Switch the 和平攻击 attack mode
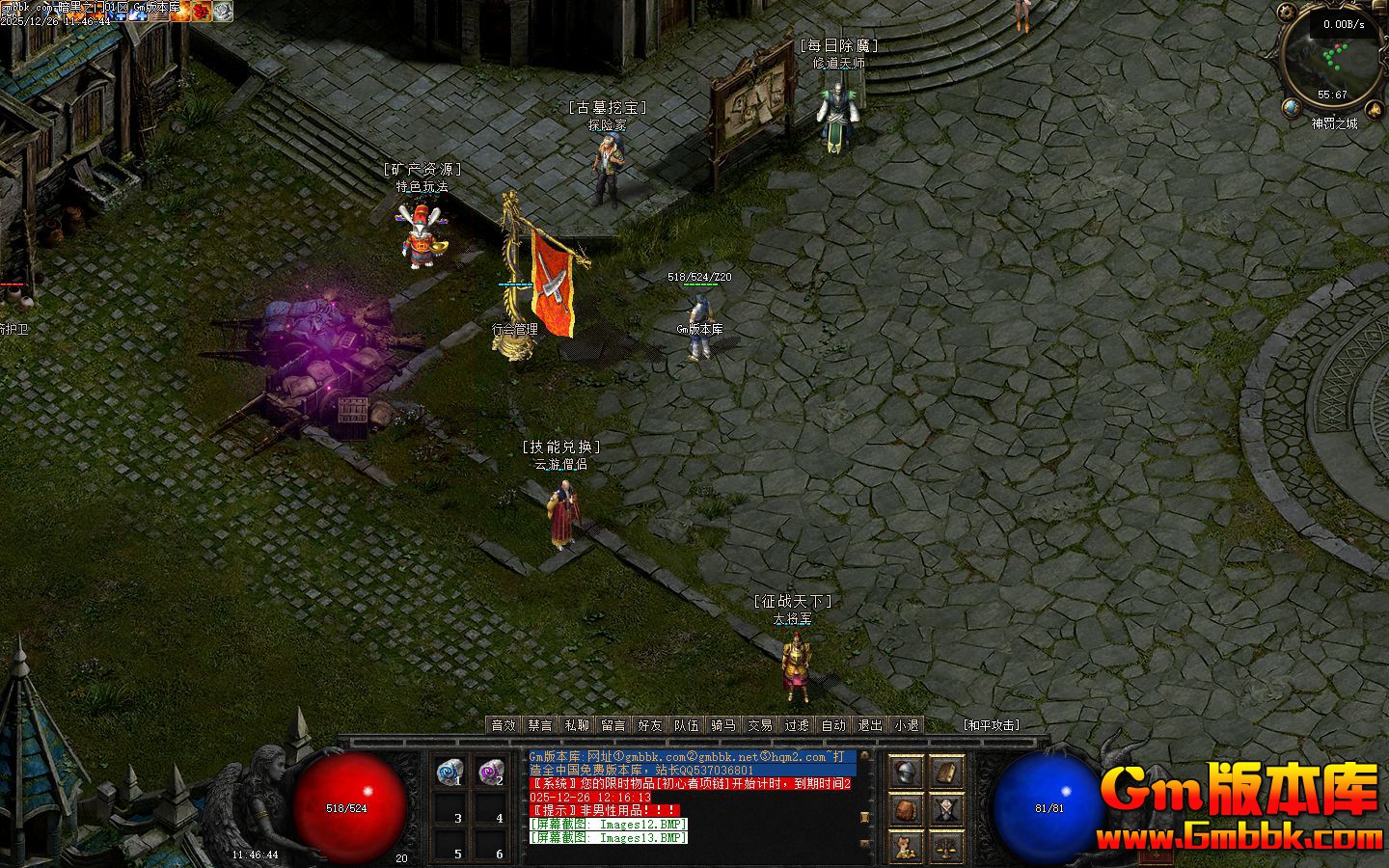 pyautogui.click(x=992, y=725)
